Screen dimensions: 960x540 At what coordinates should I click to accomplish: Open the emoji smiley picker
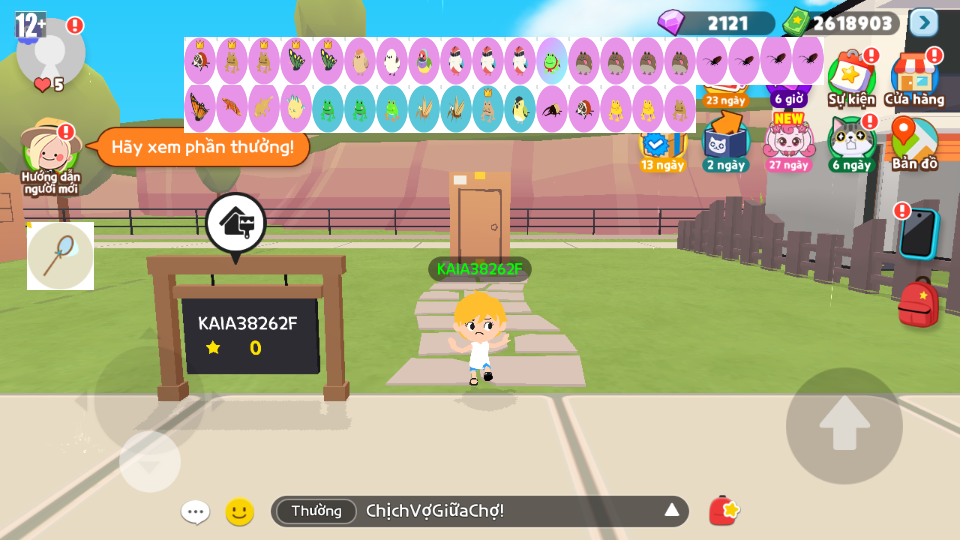tap(239, 512)
